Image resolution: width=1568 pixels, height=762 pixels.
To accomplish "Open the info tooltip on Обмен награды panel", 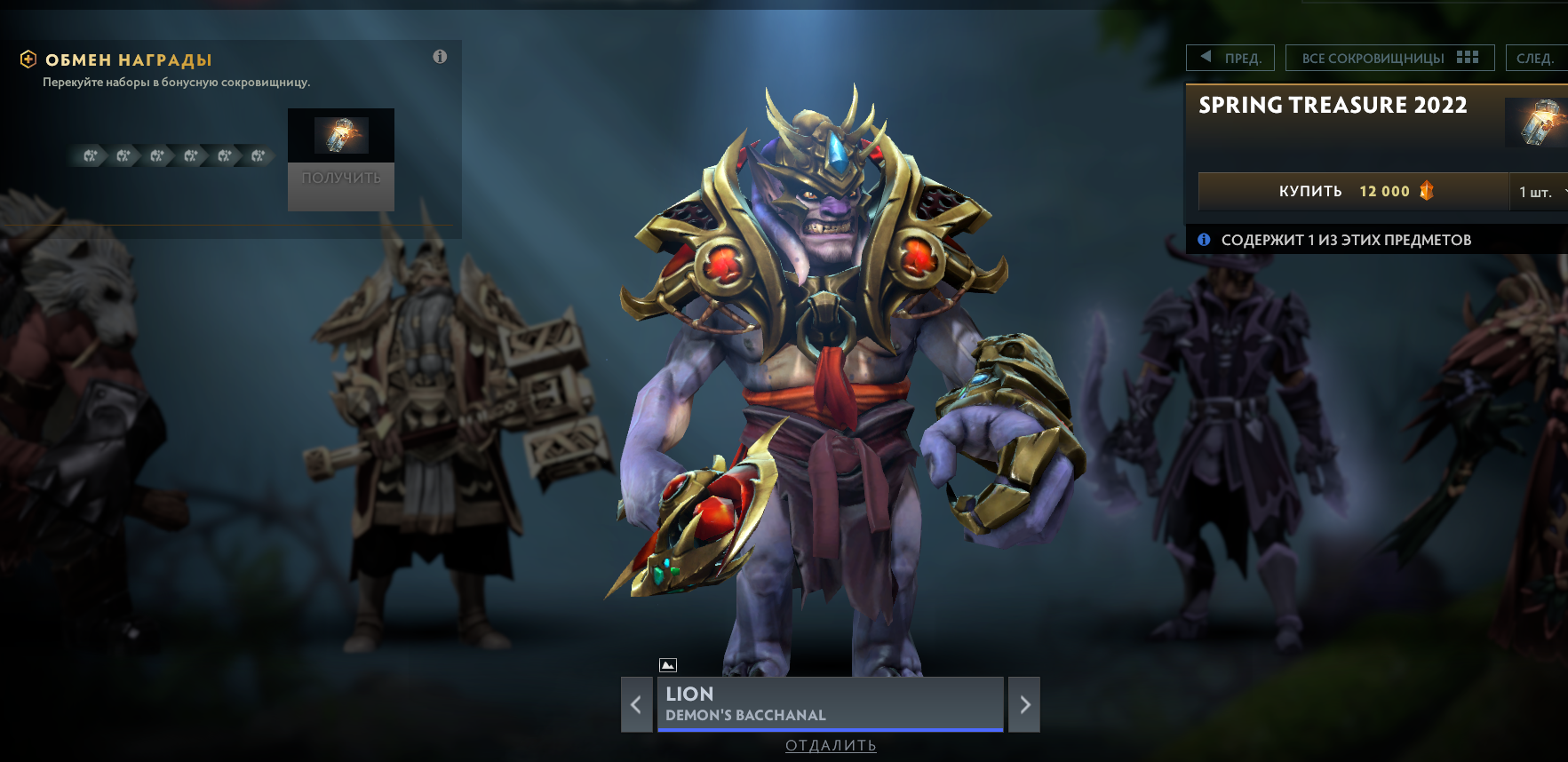I will 439,56.
